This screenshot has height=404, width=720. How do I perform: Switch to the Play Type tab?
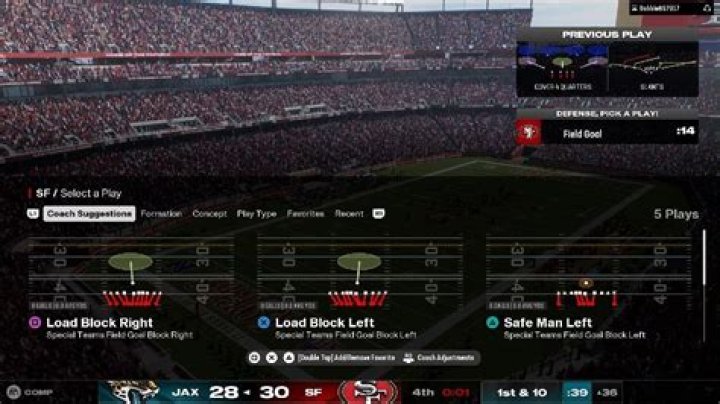257,214
